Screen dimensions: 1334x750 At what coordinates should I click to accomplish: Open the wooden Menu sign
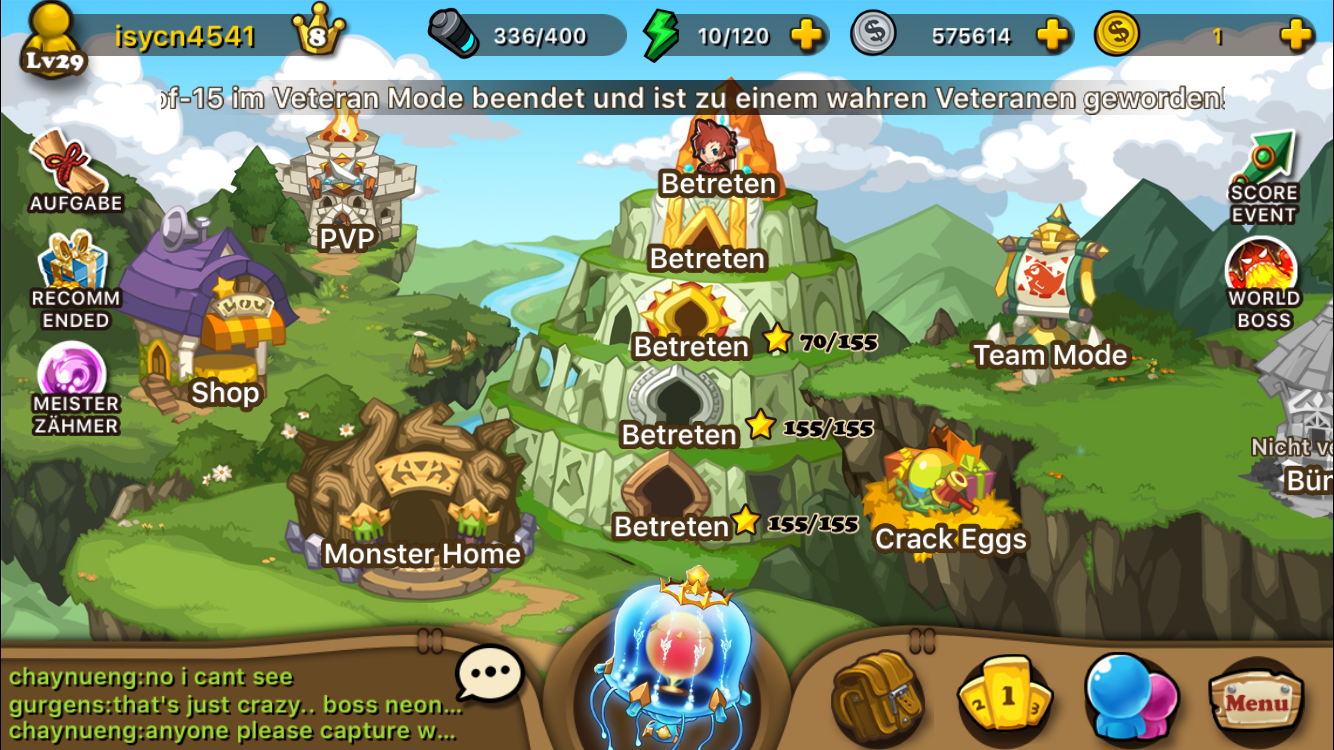pos(1256,700)
